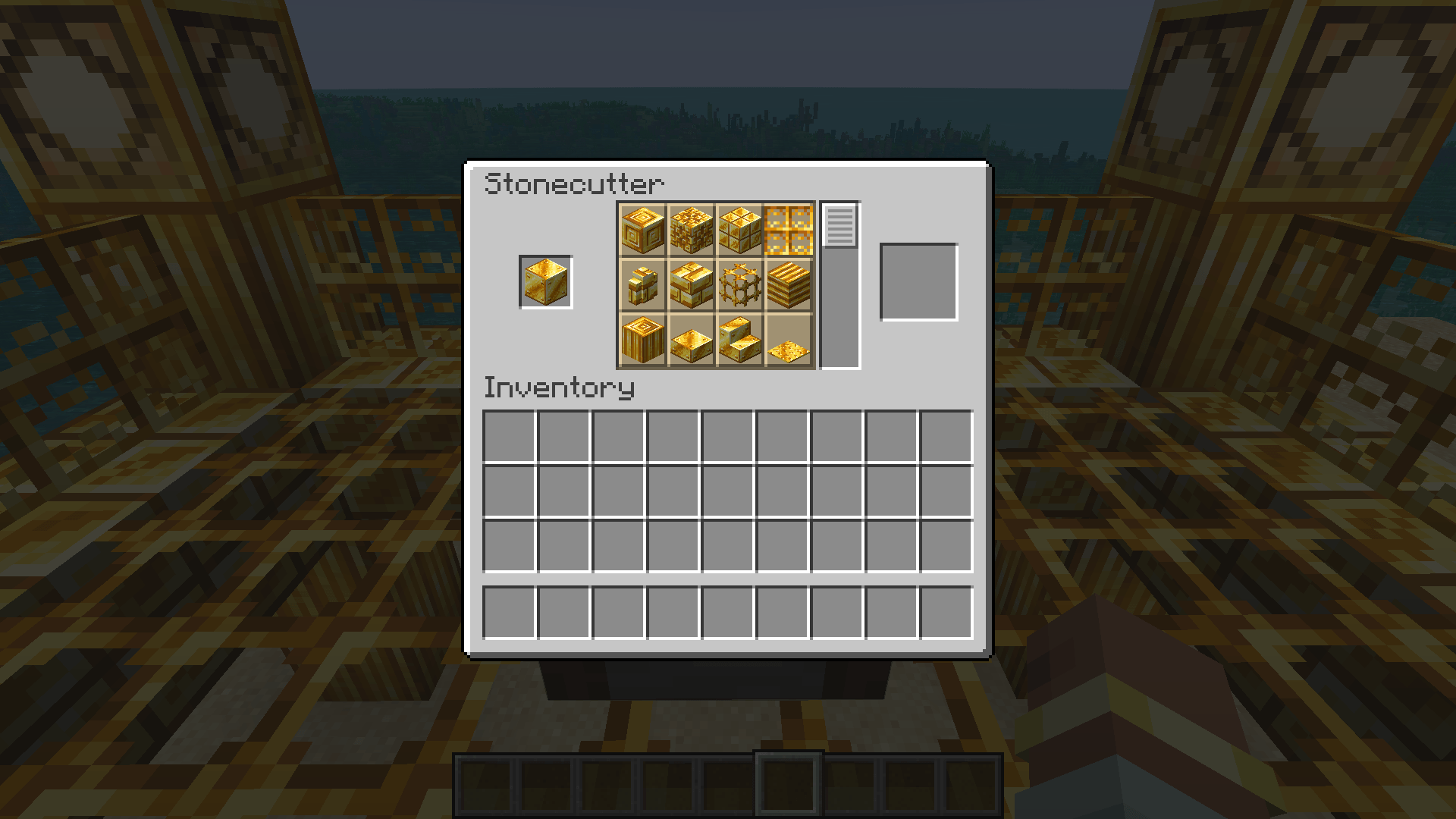
Task: Select the gold bricks recipe
Action: click(x=691, y=230)
